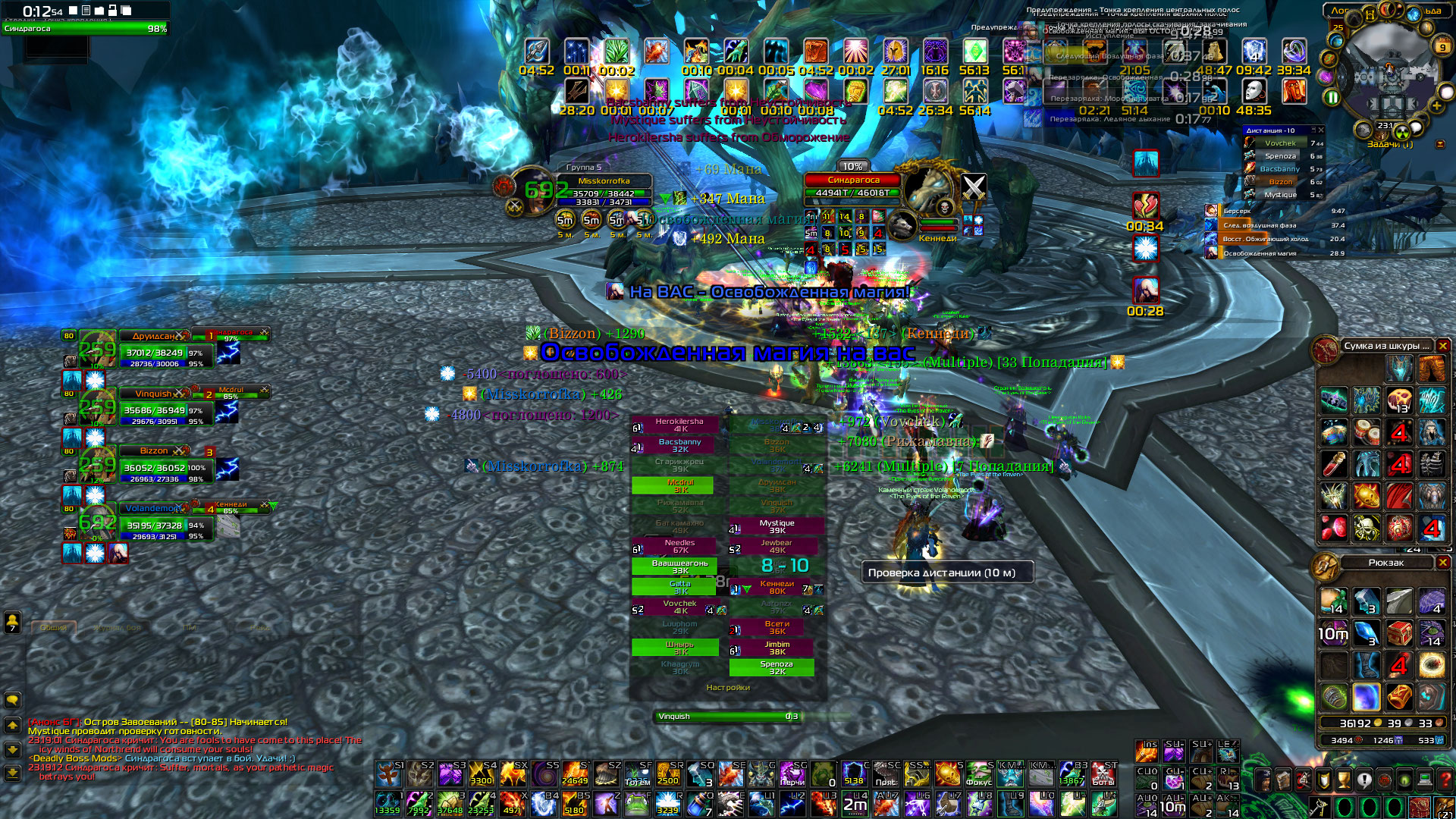Close the Сумка из шкуры bag window
Screen dimensions: 1456x819
pyautogui.click(x=1443, y=346)
